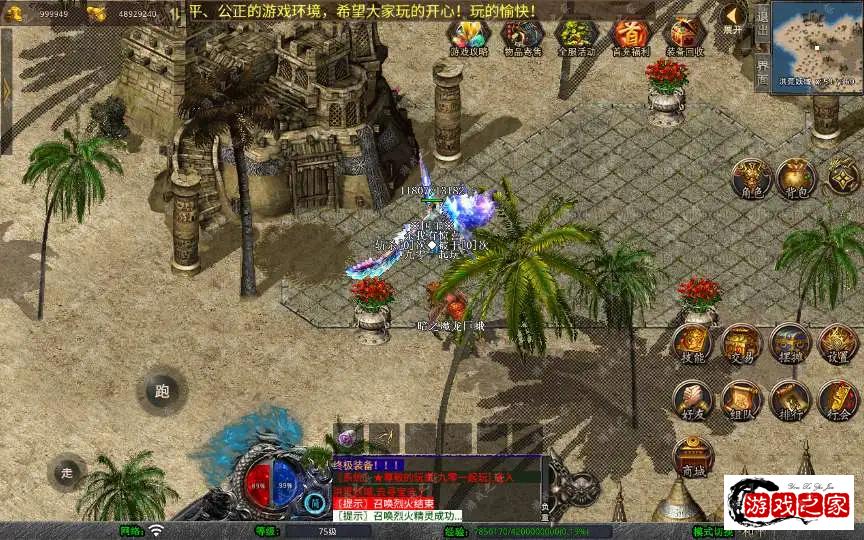Open the 组队 team menu
864x540 pixels.
741,399
